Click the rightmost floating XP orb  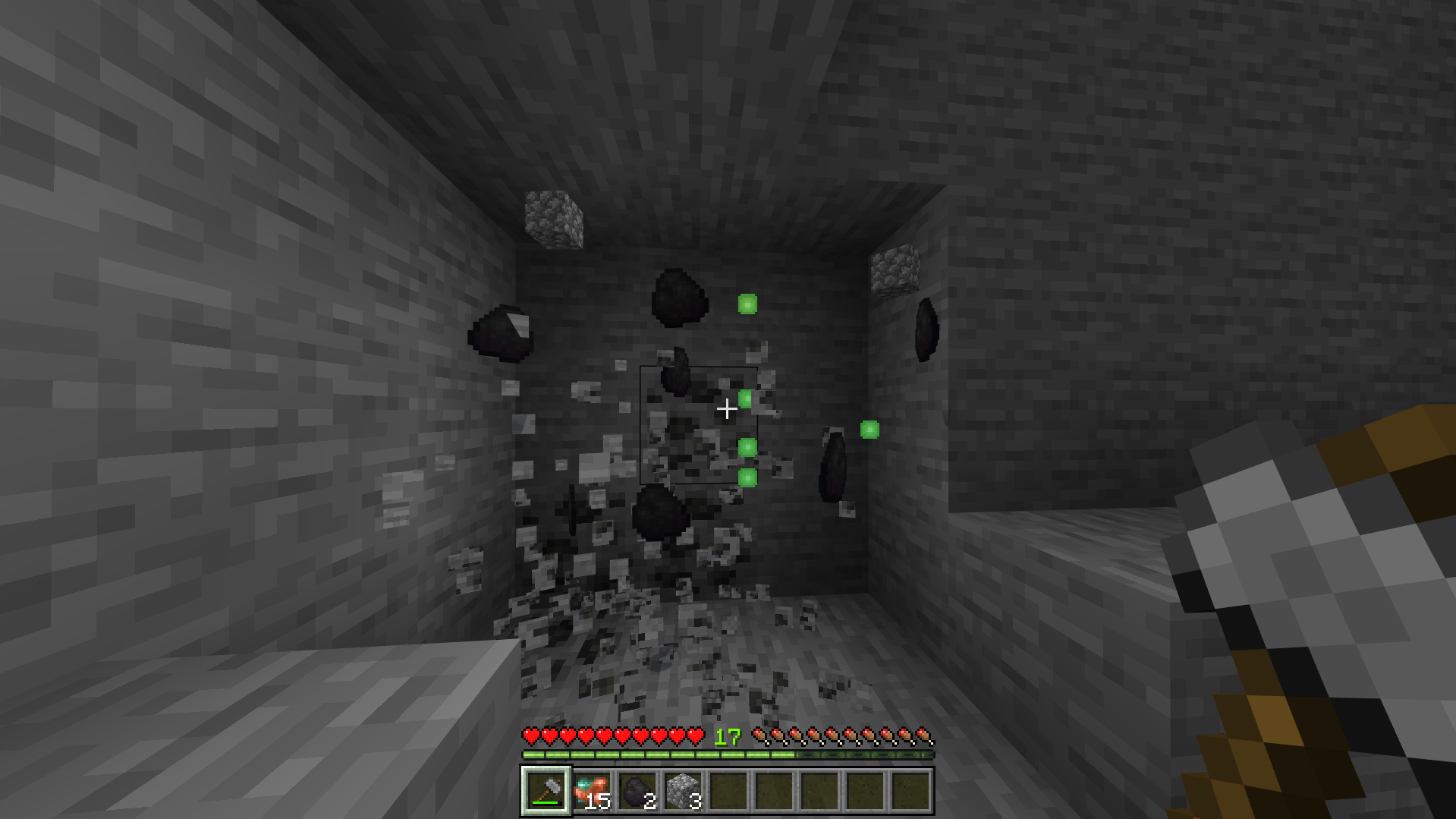click(x=870, y=430)
